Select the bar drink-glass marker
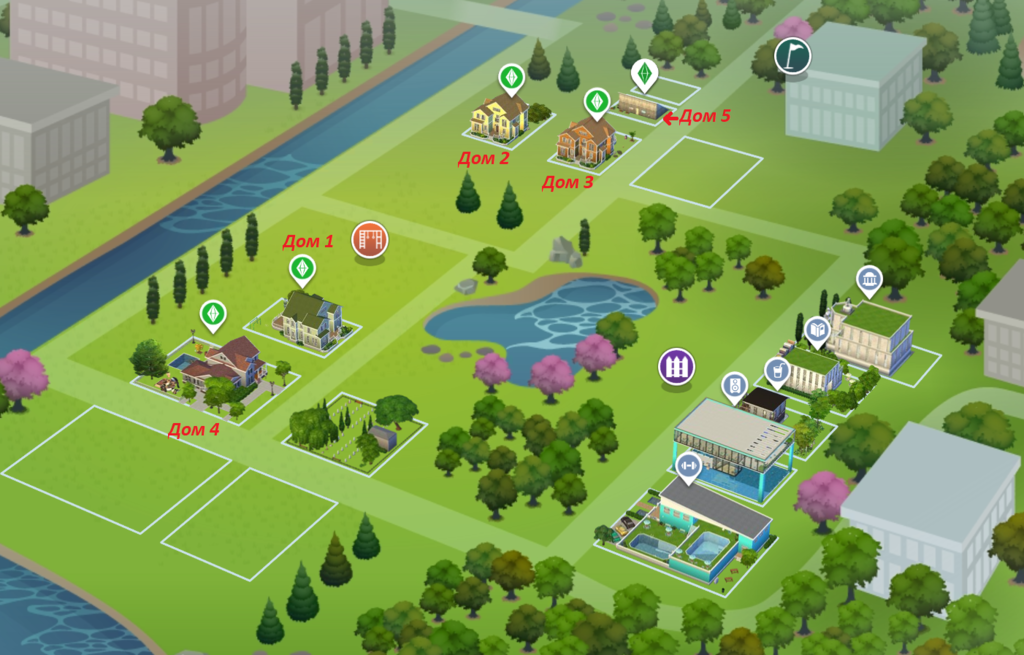This screenshot has height=655, width=1024. 776,371
